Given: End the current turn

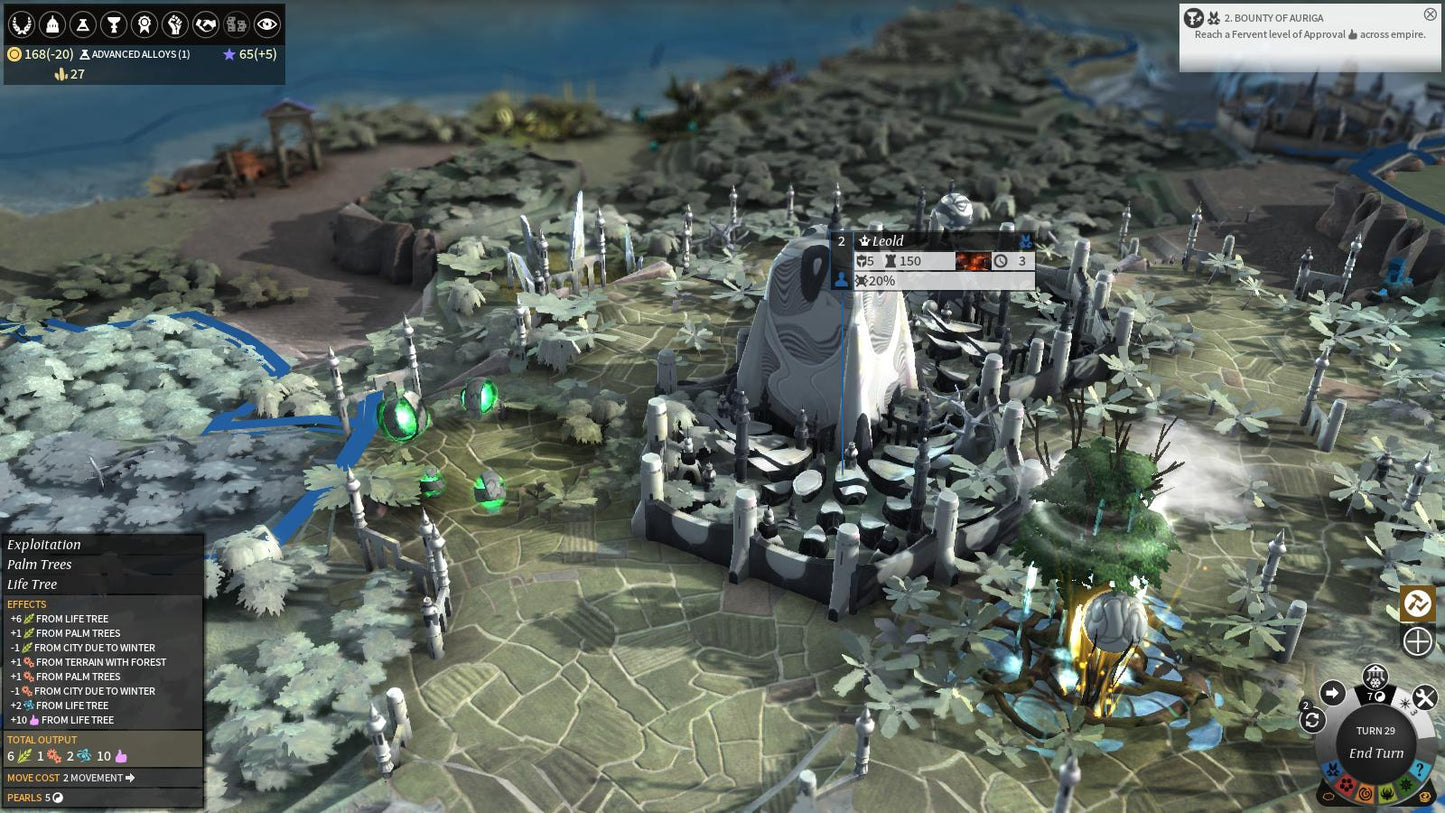Looking at the screenshot, I should (1376, 753).
